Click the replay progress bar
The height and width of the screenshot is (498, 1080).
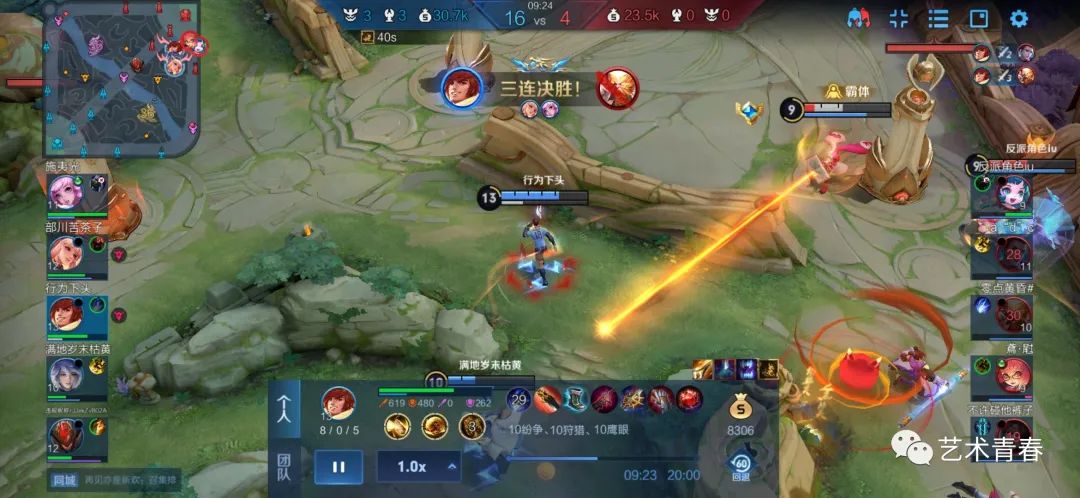click(600, 459)
